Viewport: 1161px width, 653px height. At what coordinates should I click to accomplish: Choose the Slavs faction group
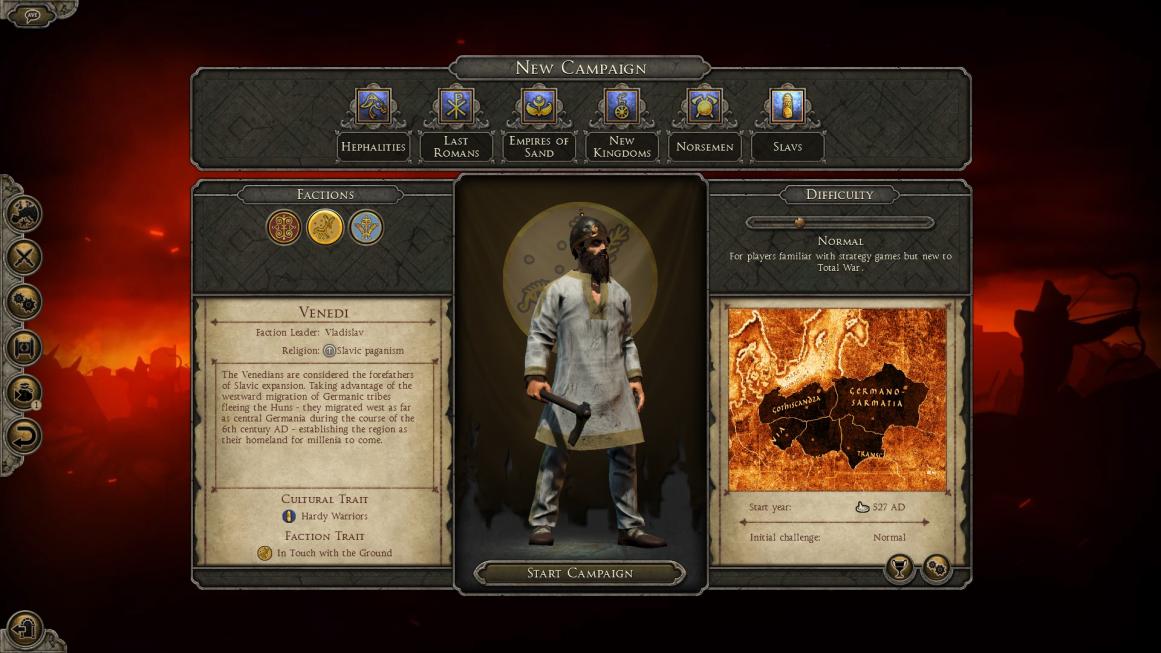point(787,107)
